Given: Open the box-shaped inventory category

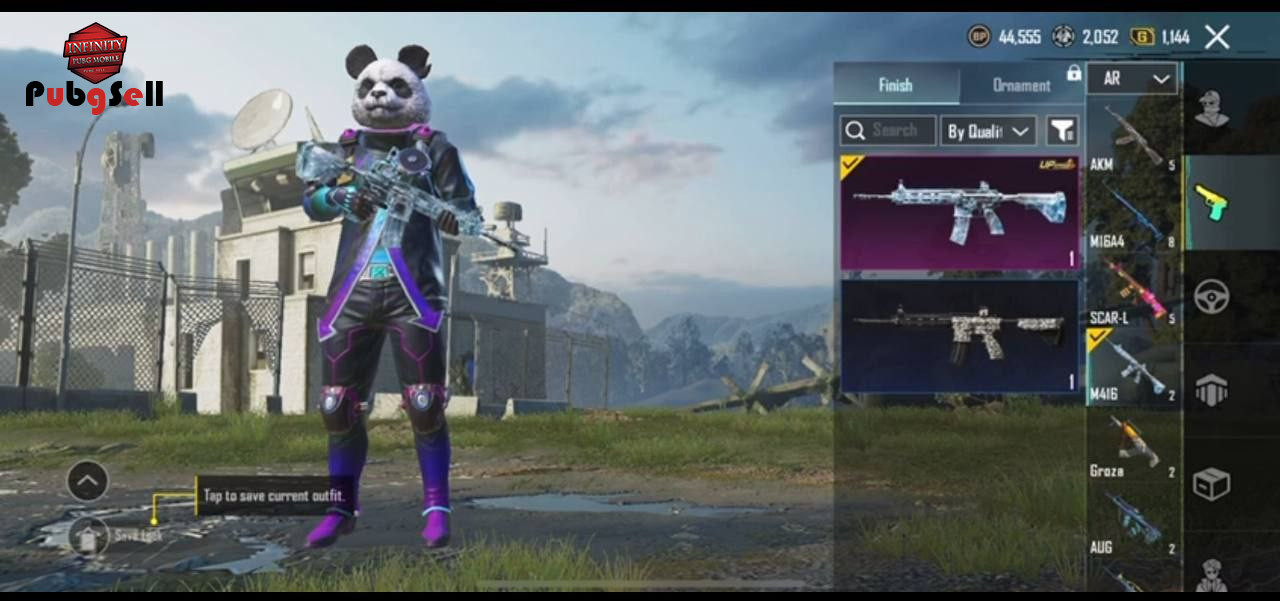Looking at the screenshot, I should click(x=1212, y=485).
